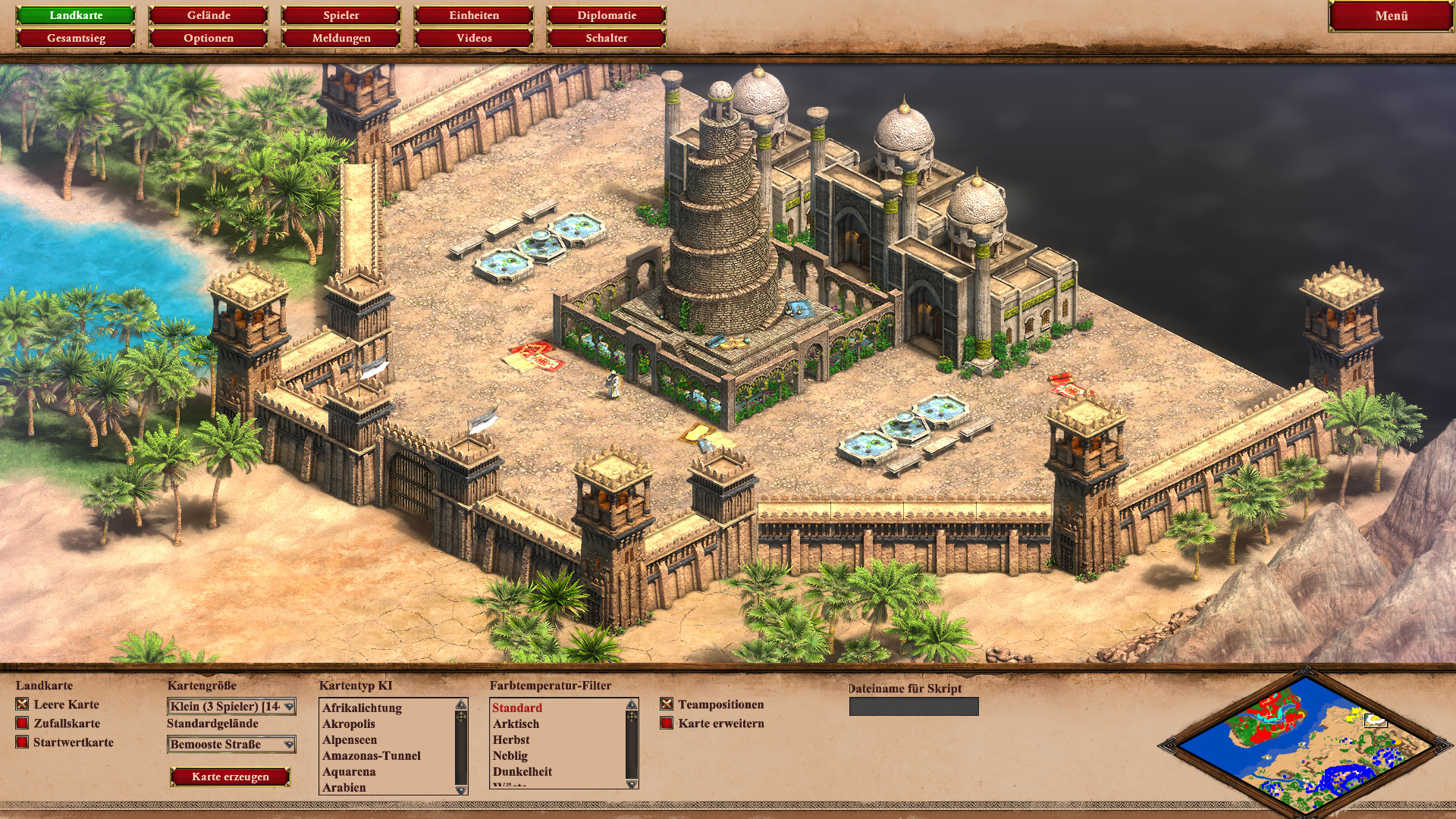Toggle the Teampositionen checkbox
This screenshot has width=1456, height=819.
coord(667,704)
